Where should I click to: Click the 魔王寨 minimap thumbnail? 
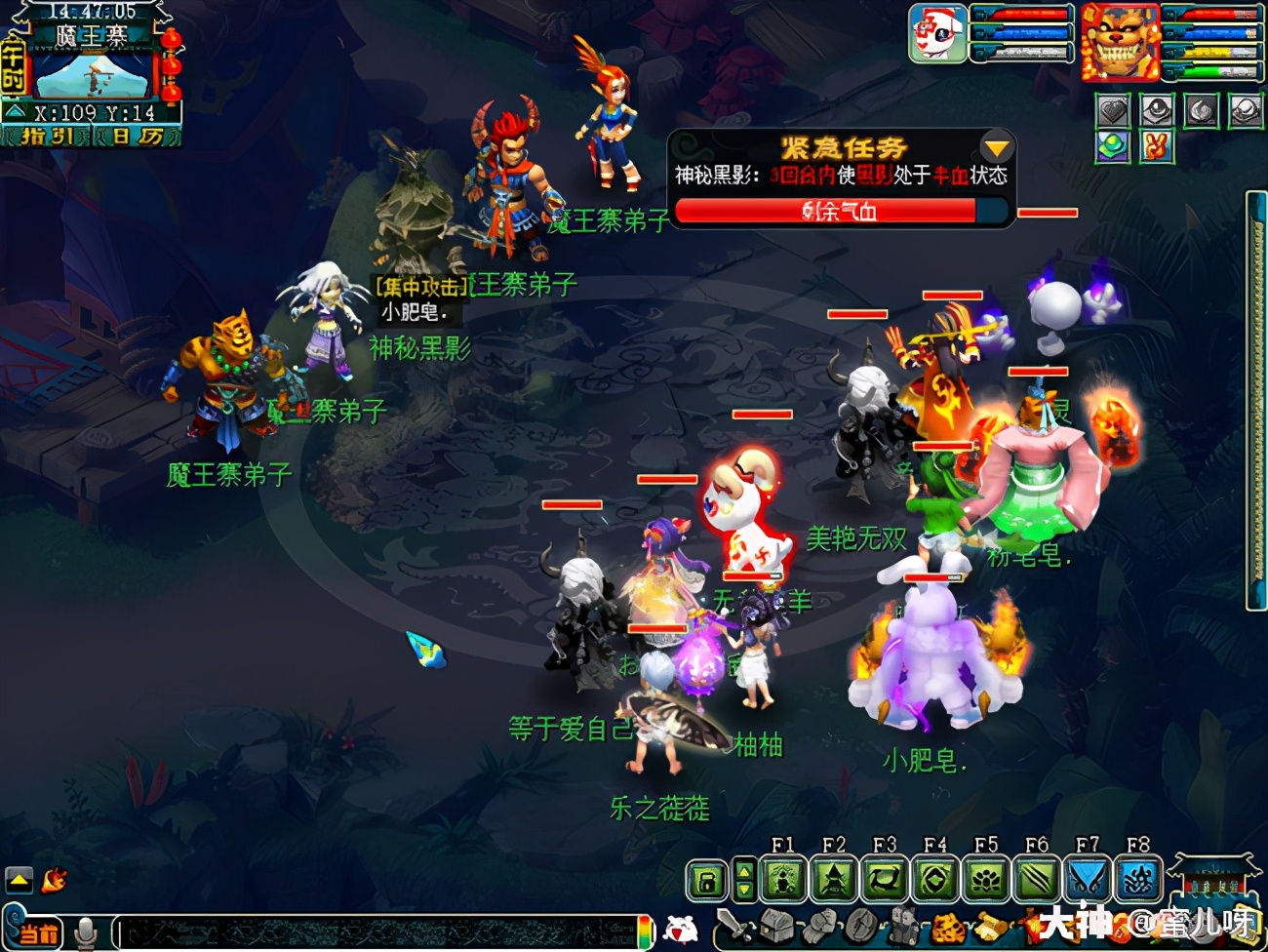[94, 76]
